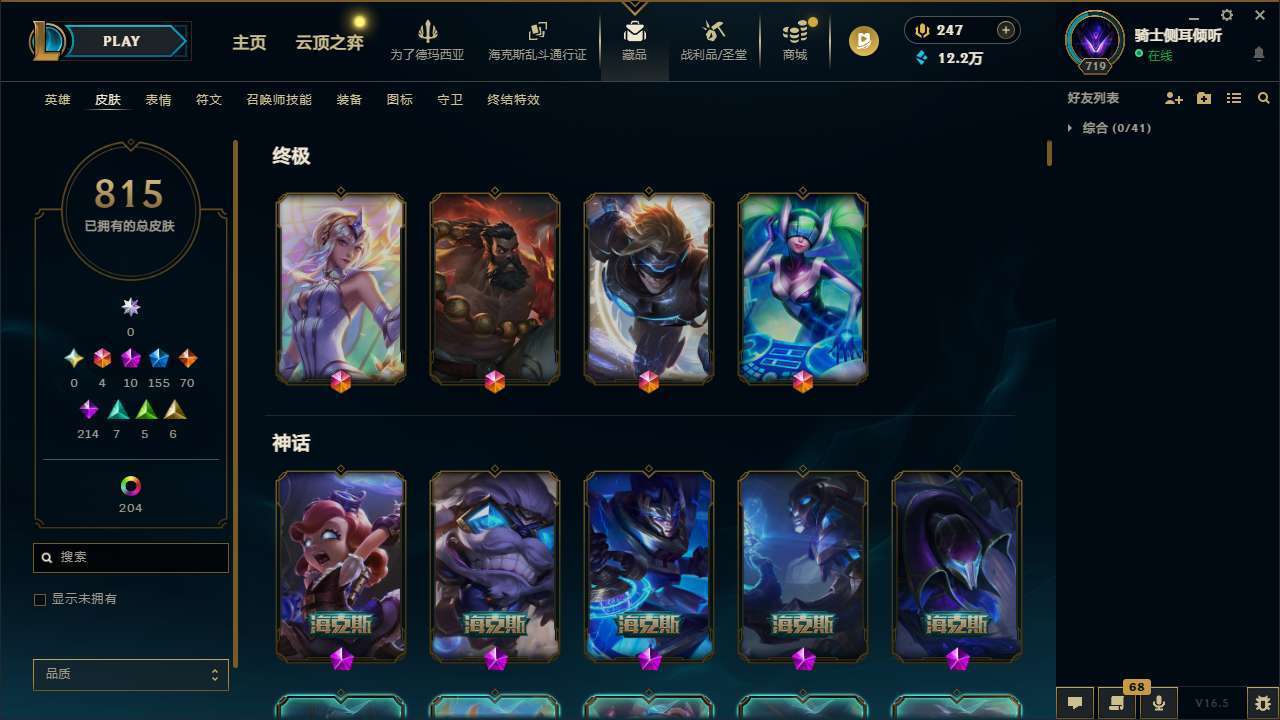
Task: Open the notifications bell
Action: point(1259,55)
